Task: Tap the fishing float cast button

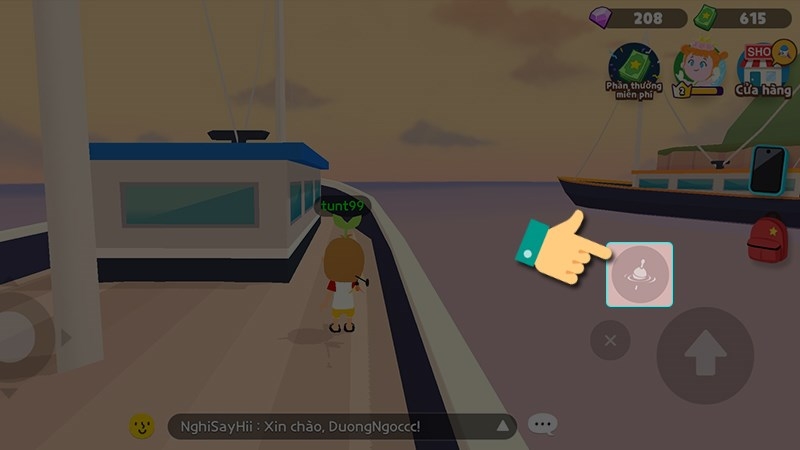Action: (640, 274)
